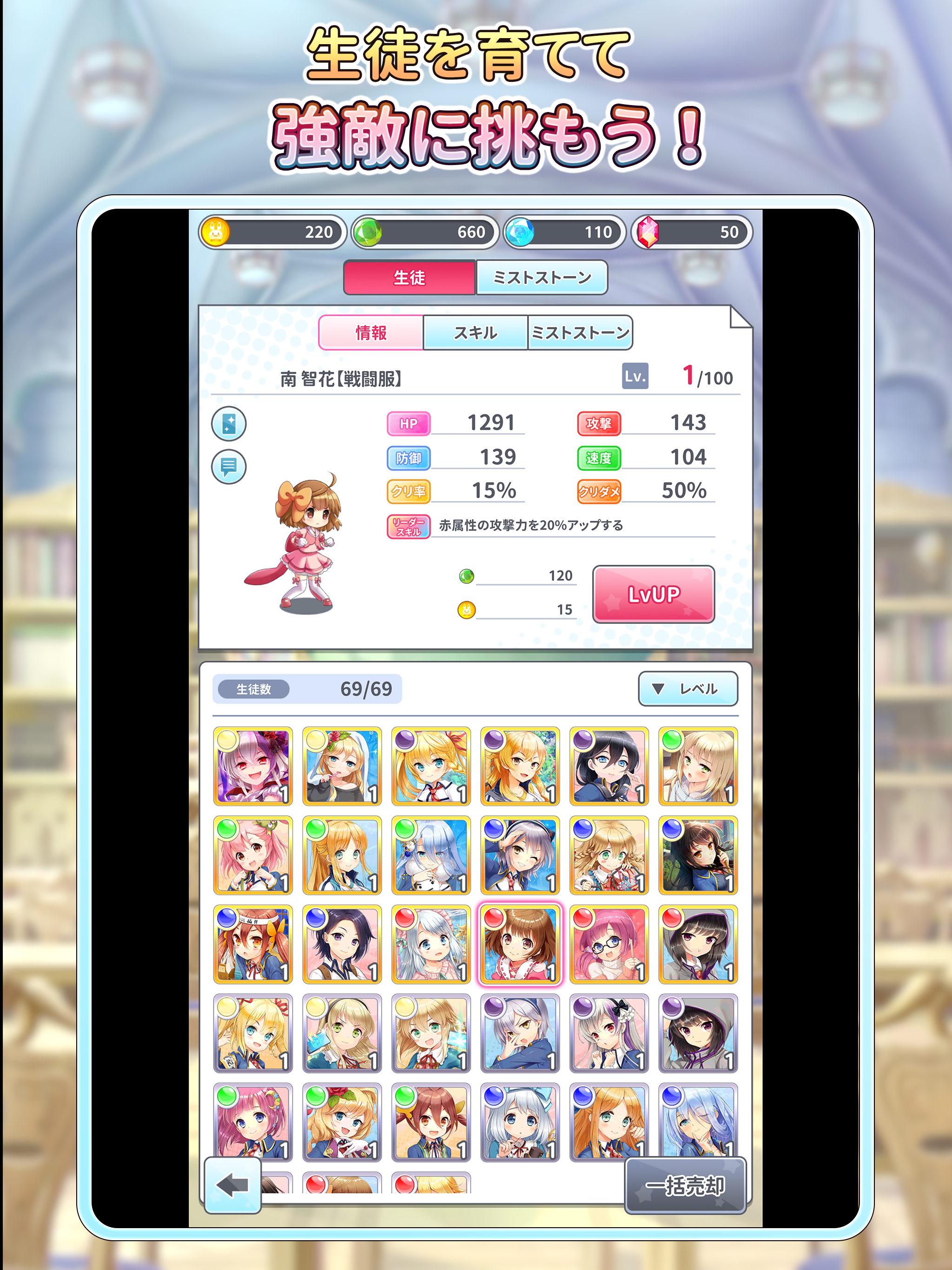952x1270 pixels.
Task: Select the 情報 tab
Action: click(371, 332)
